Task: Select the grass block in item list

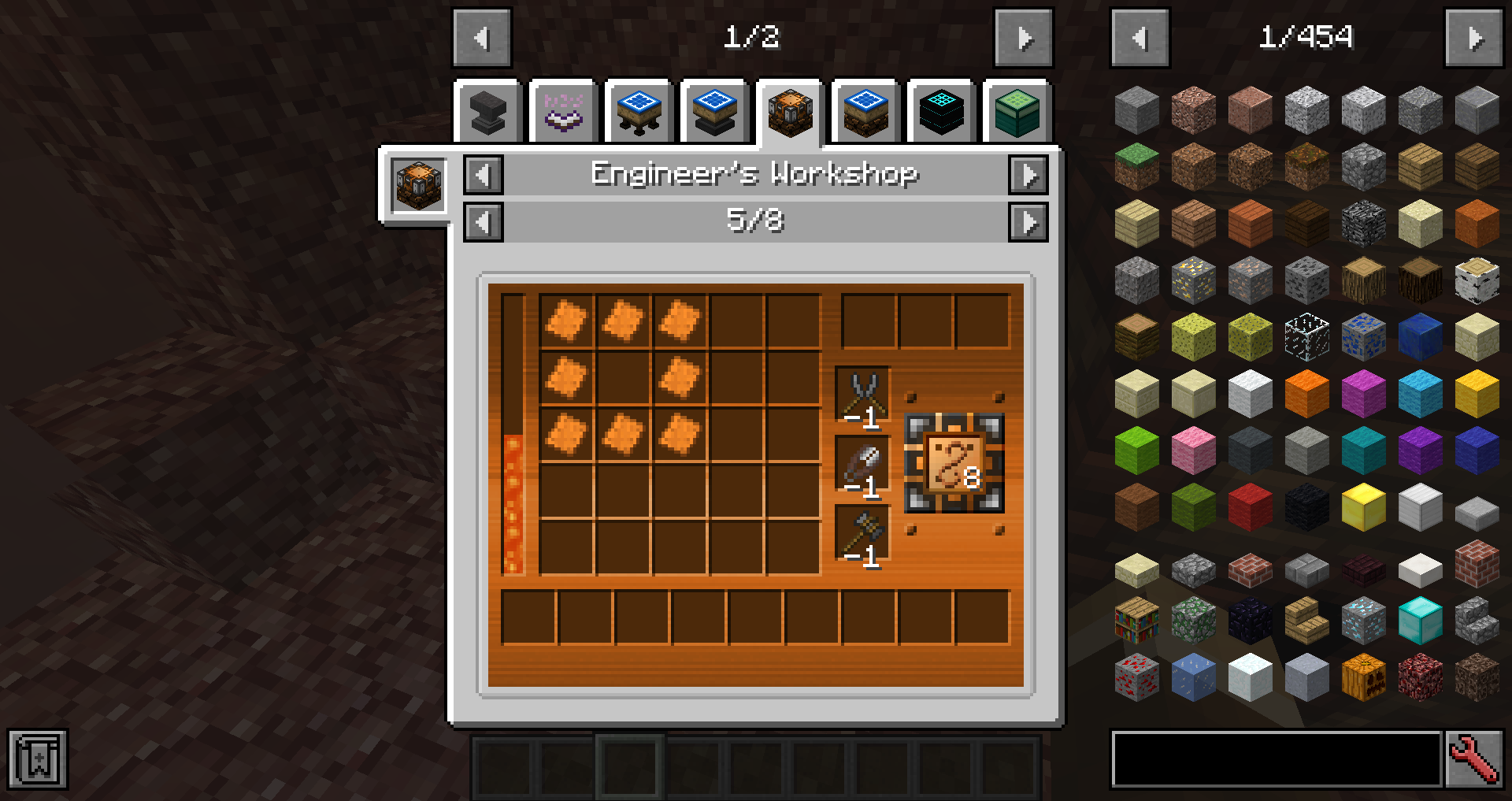Action: coord(1136,166)
